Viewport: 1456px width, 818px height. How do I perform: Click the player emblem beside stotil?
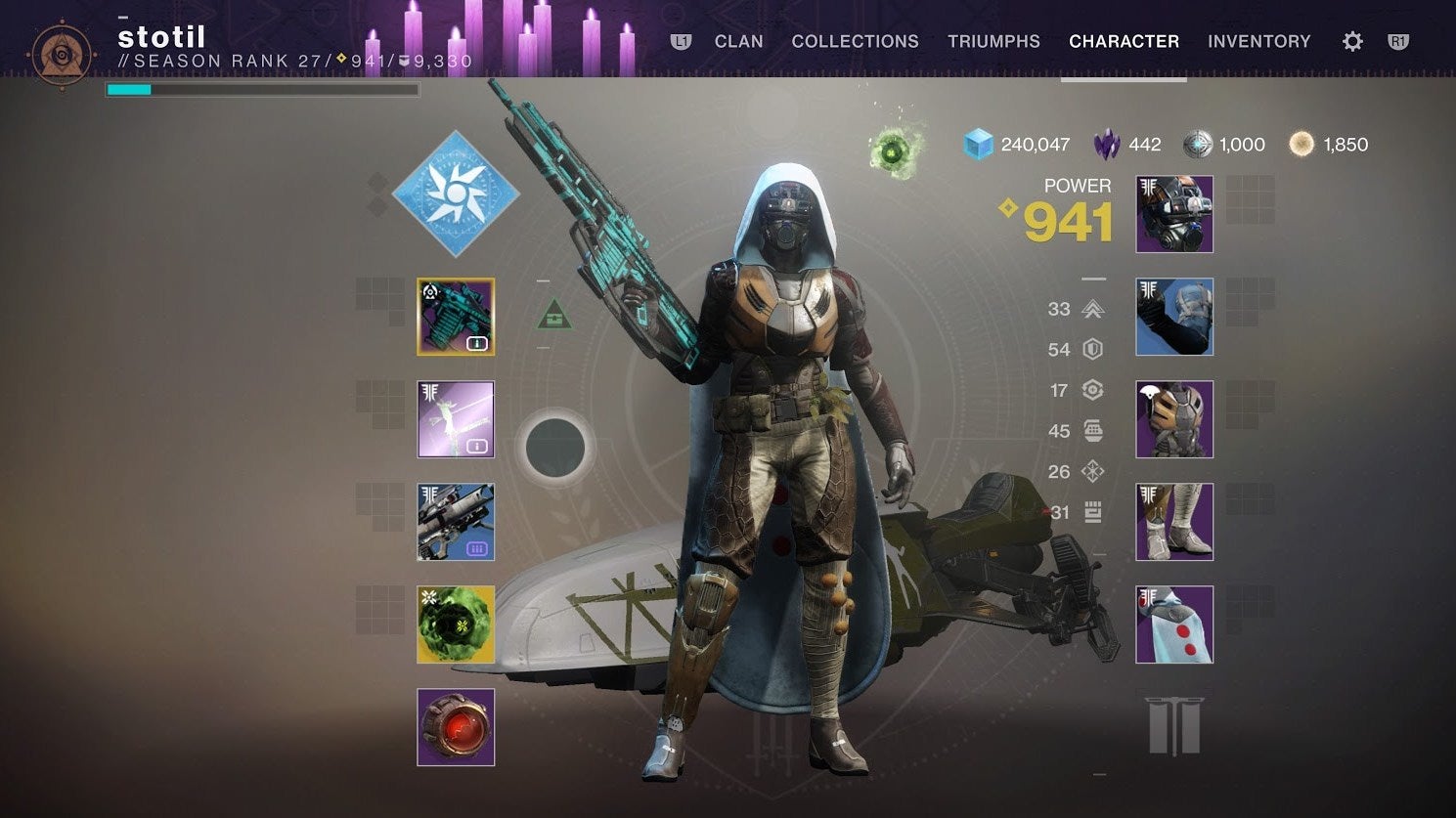[63, 55]
